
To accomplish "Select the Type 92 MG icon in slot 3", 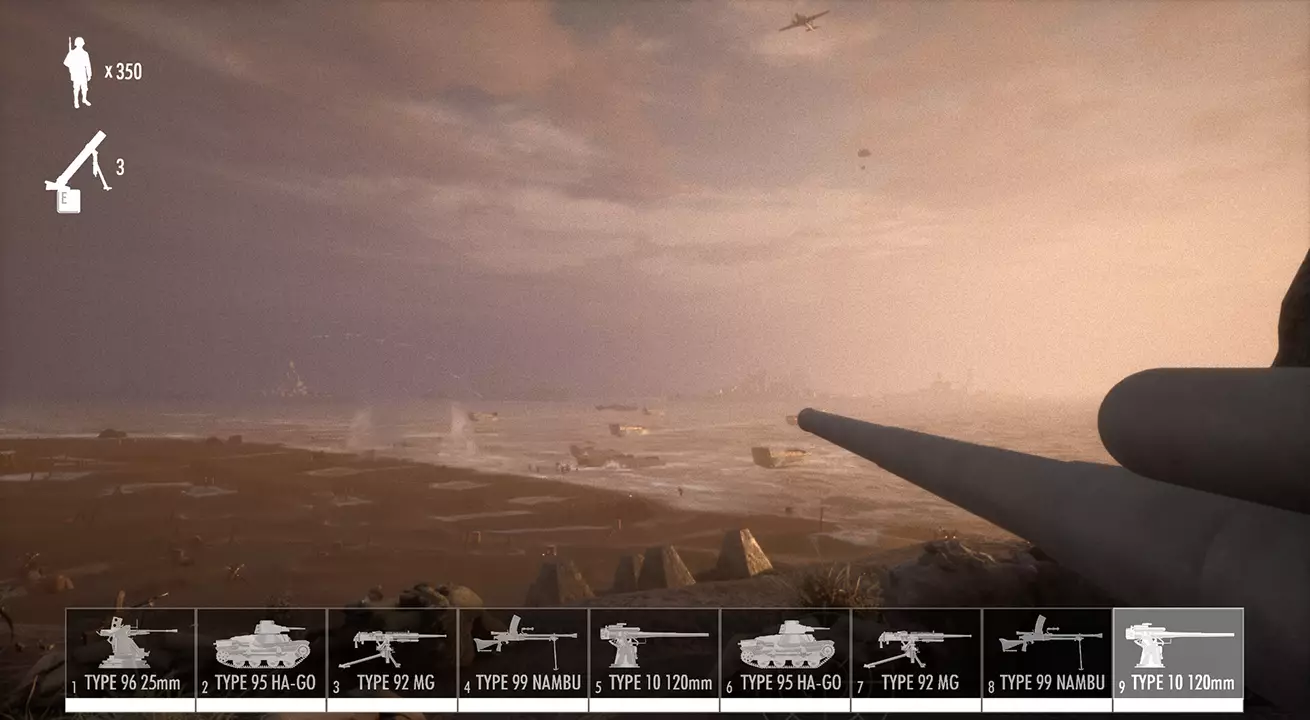I will tap(391, 648).
